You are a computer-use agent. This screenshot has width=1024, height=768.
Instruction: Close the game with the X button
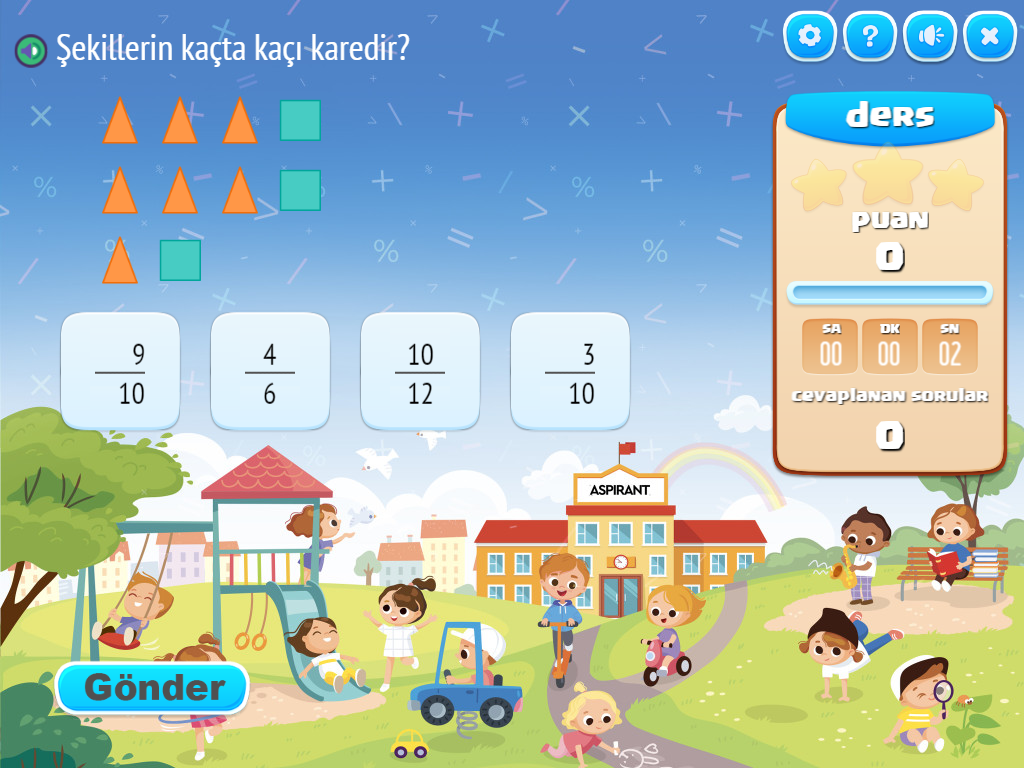point(990,37)
